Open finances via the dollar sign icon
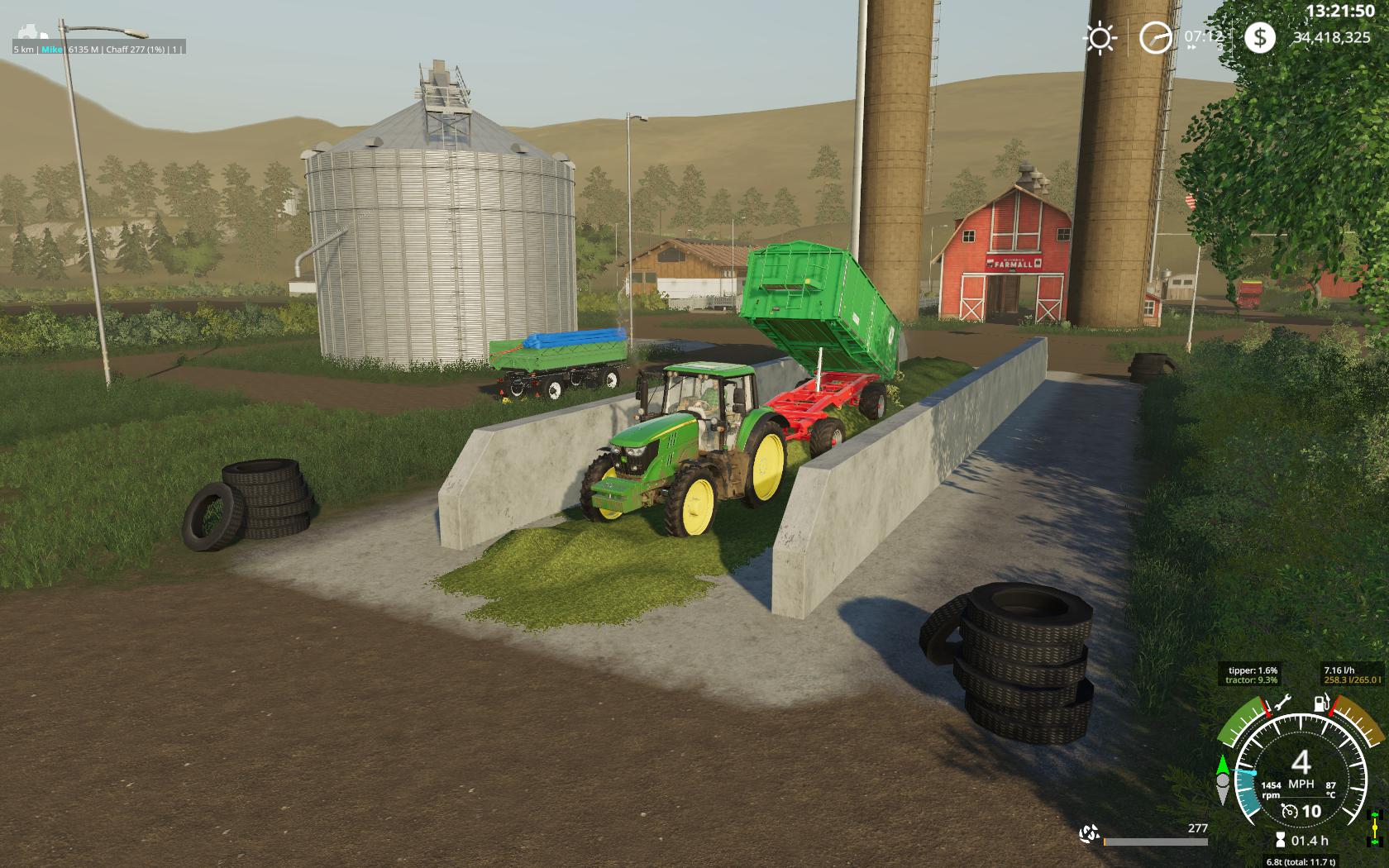 tap(1259, 38)
